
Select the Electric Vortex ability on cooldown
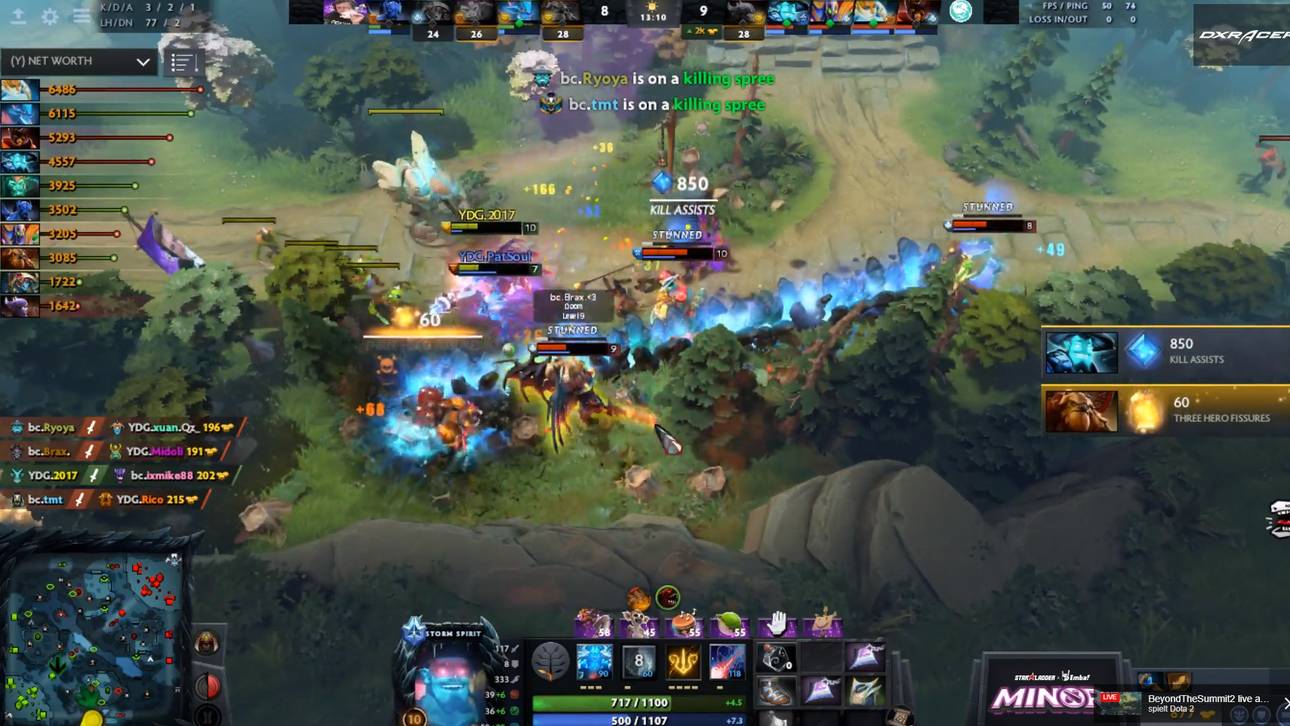point(639,662)
